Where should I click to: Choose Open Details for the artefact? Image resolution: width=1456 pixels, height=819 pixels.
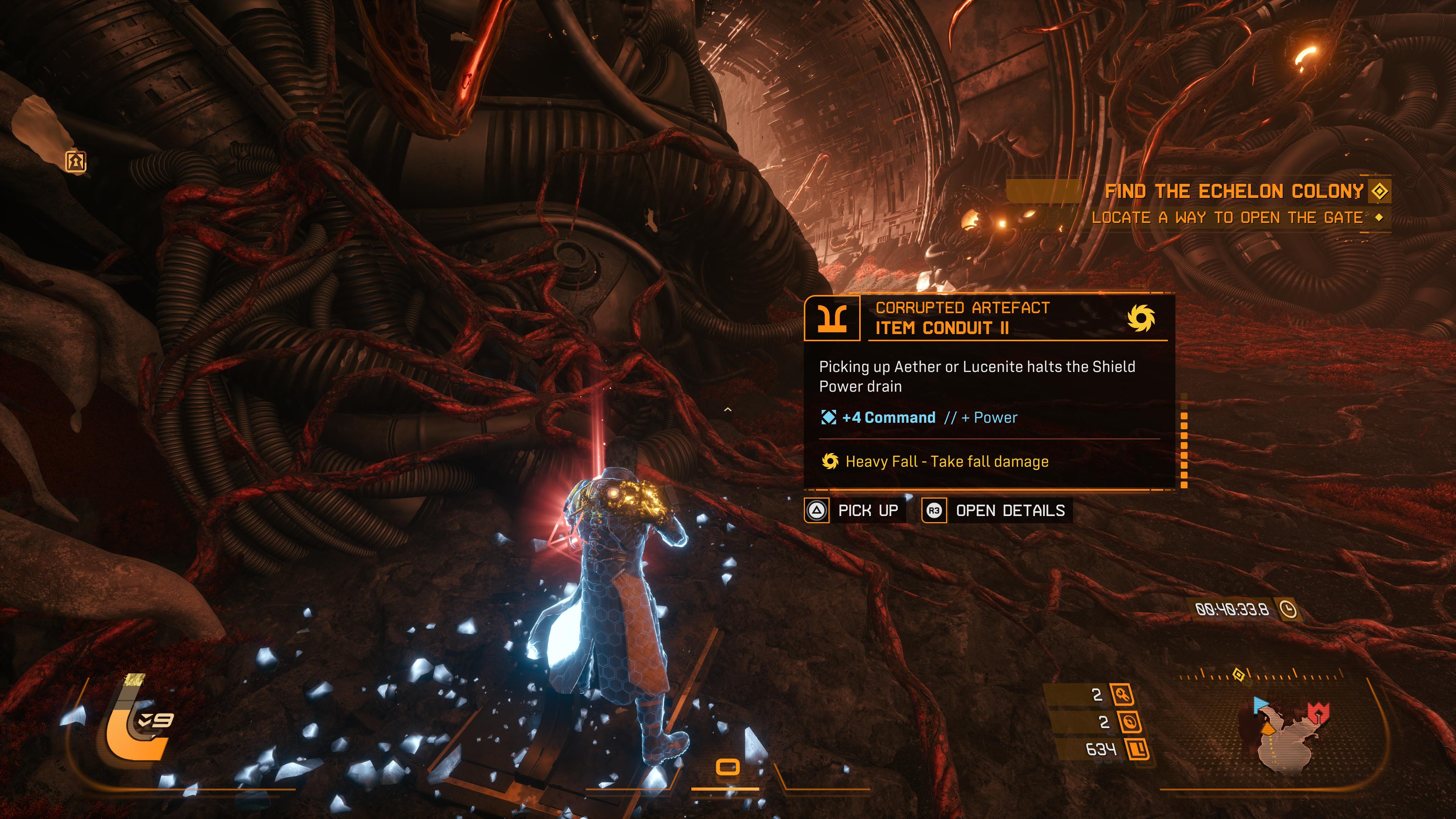(x=1010, y=510)
